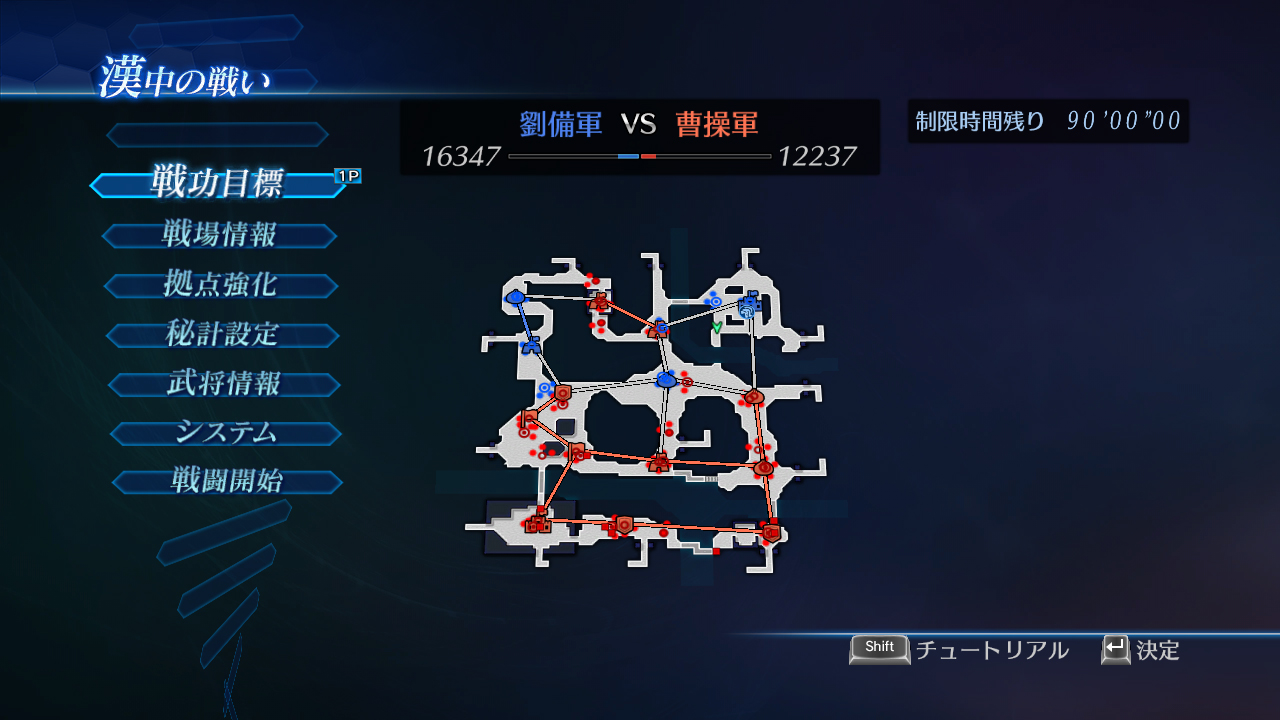1280x720 pixels.
Task: Click the red gate base near the map's top
Action: [600, 301]
